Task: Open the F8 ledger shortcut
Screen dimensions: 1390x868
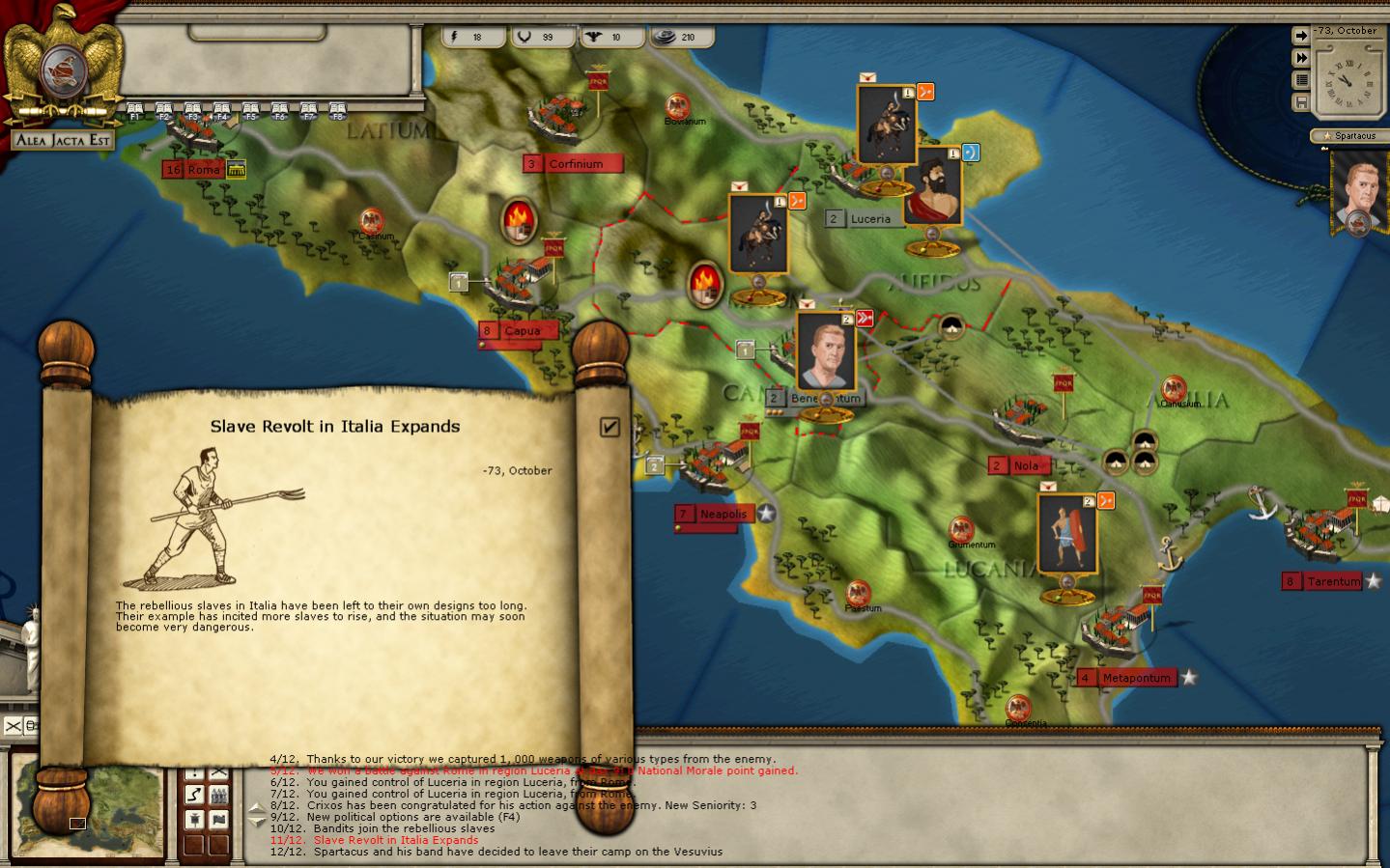Action: pos(337,111)
